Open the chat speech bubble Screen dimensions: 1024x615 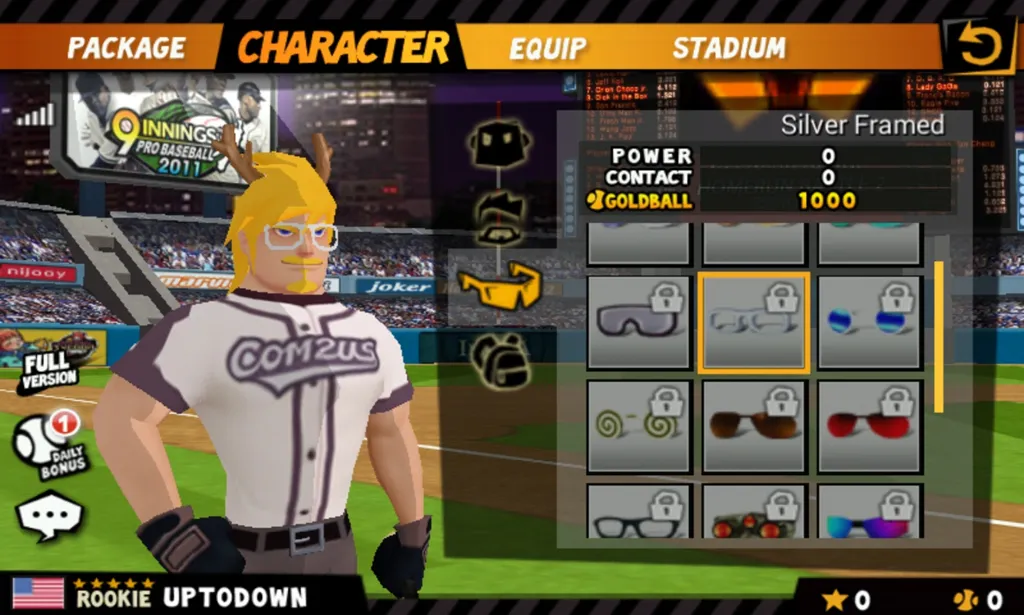pos(49,518)
